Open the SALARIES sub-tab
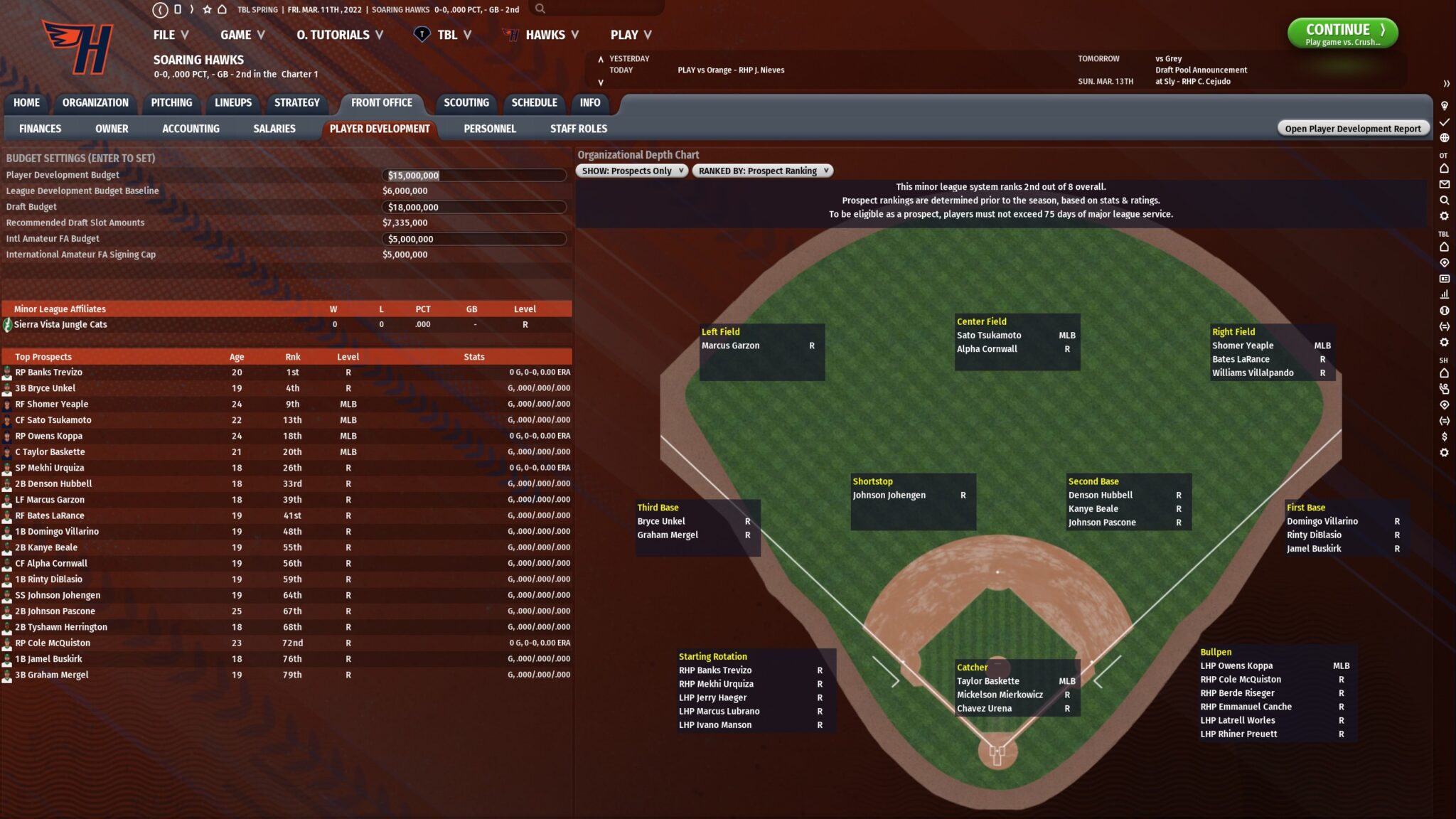The width and height of the screenshot is (1456, 819). coord(274,129)
